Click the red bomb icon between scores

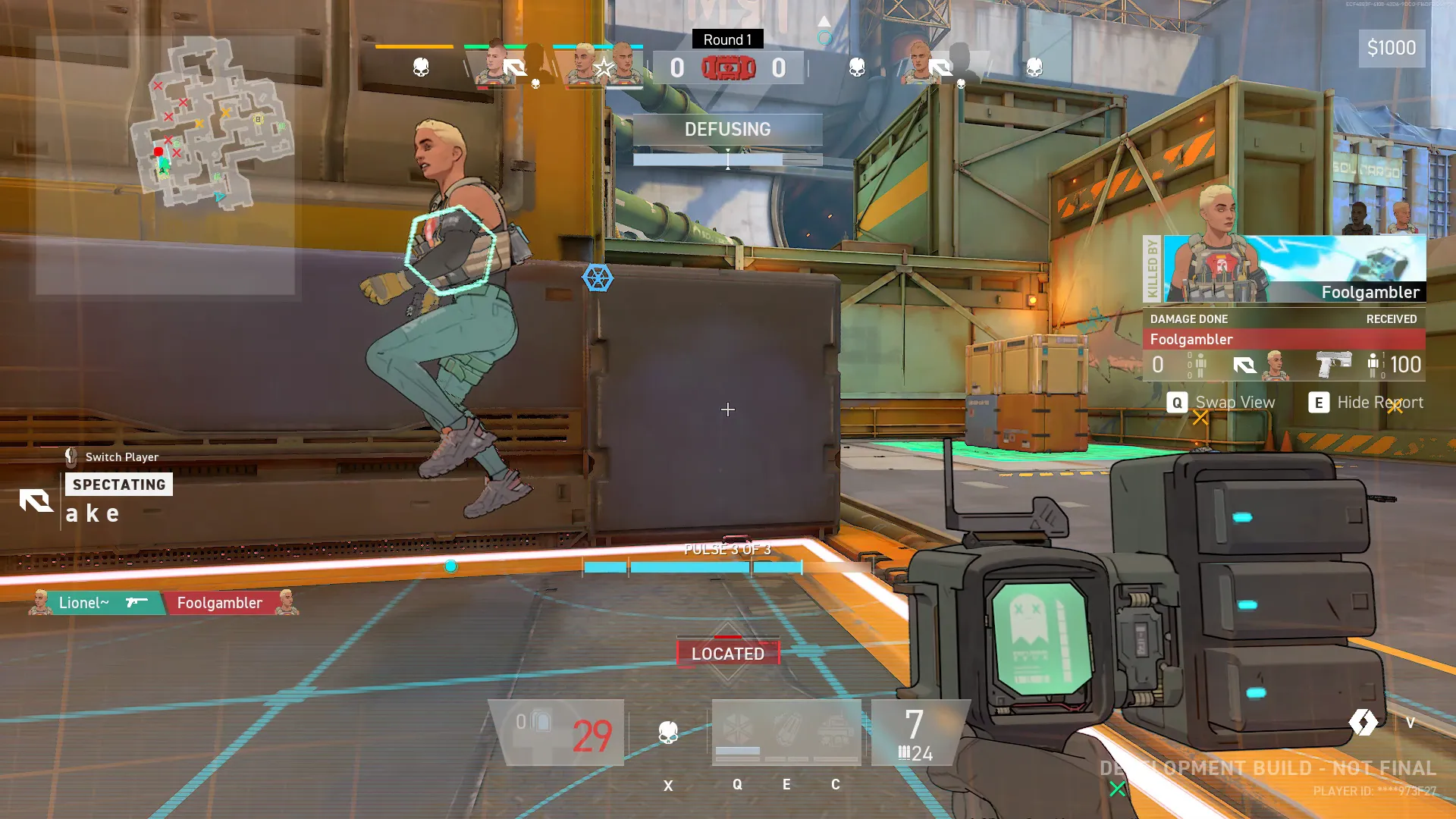(728, 68)
